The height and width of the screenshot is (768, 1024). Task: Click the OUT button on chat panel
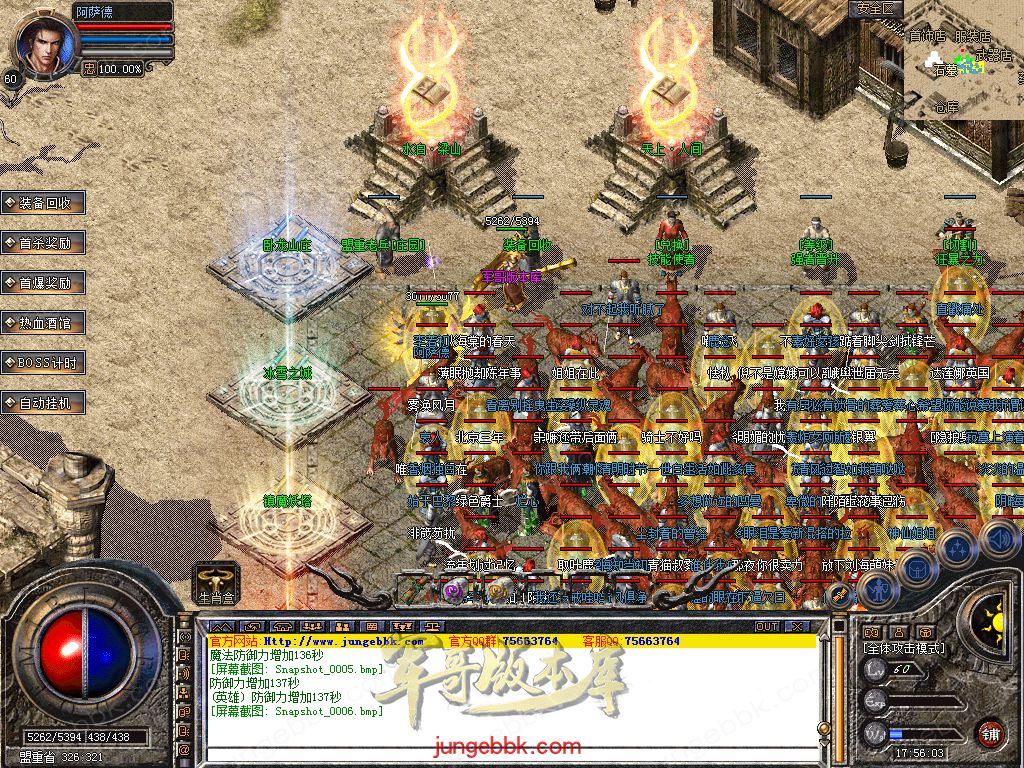pos(767,626)
